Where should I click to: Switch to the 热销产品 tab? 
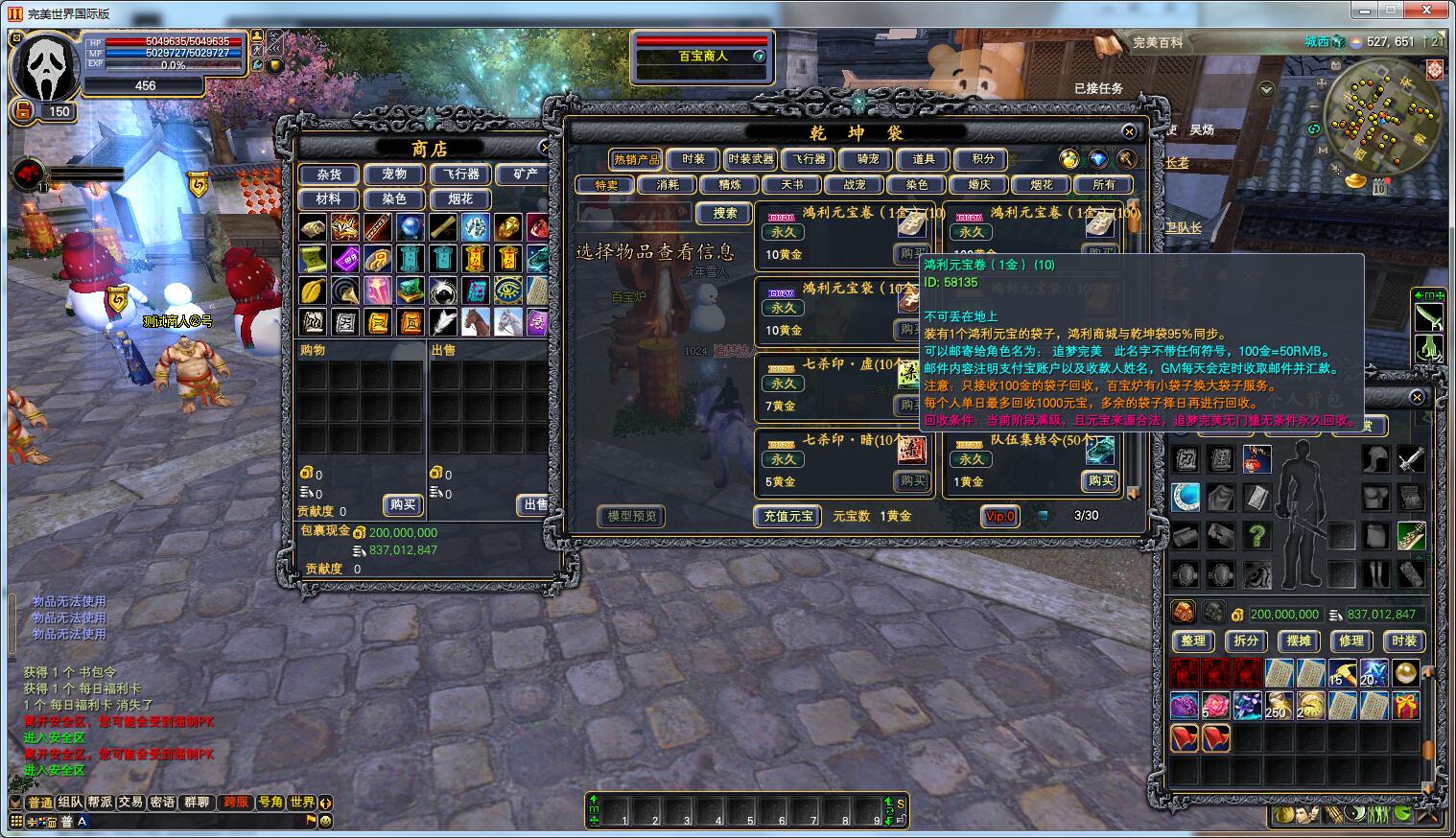636,159
